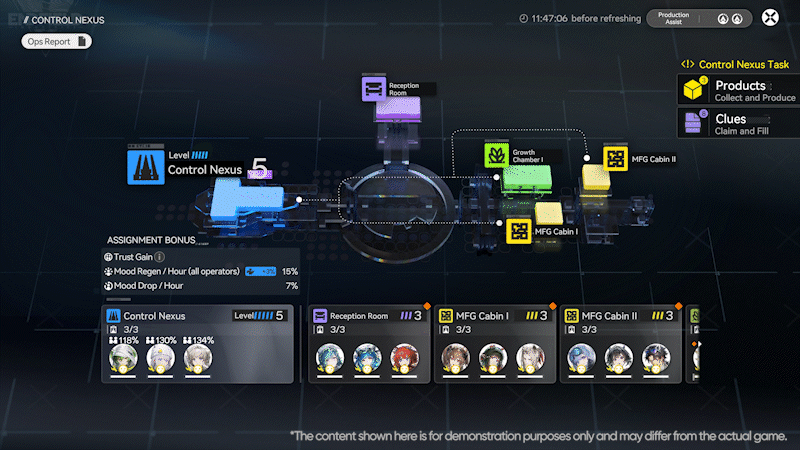The height and width of the screenshot is (450, 800).
Task: Select the Control Nexus operator with 118% bonus
Action: tap(125, 357)
